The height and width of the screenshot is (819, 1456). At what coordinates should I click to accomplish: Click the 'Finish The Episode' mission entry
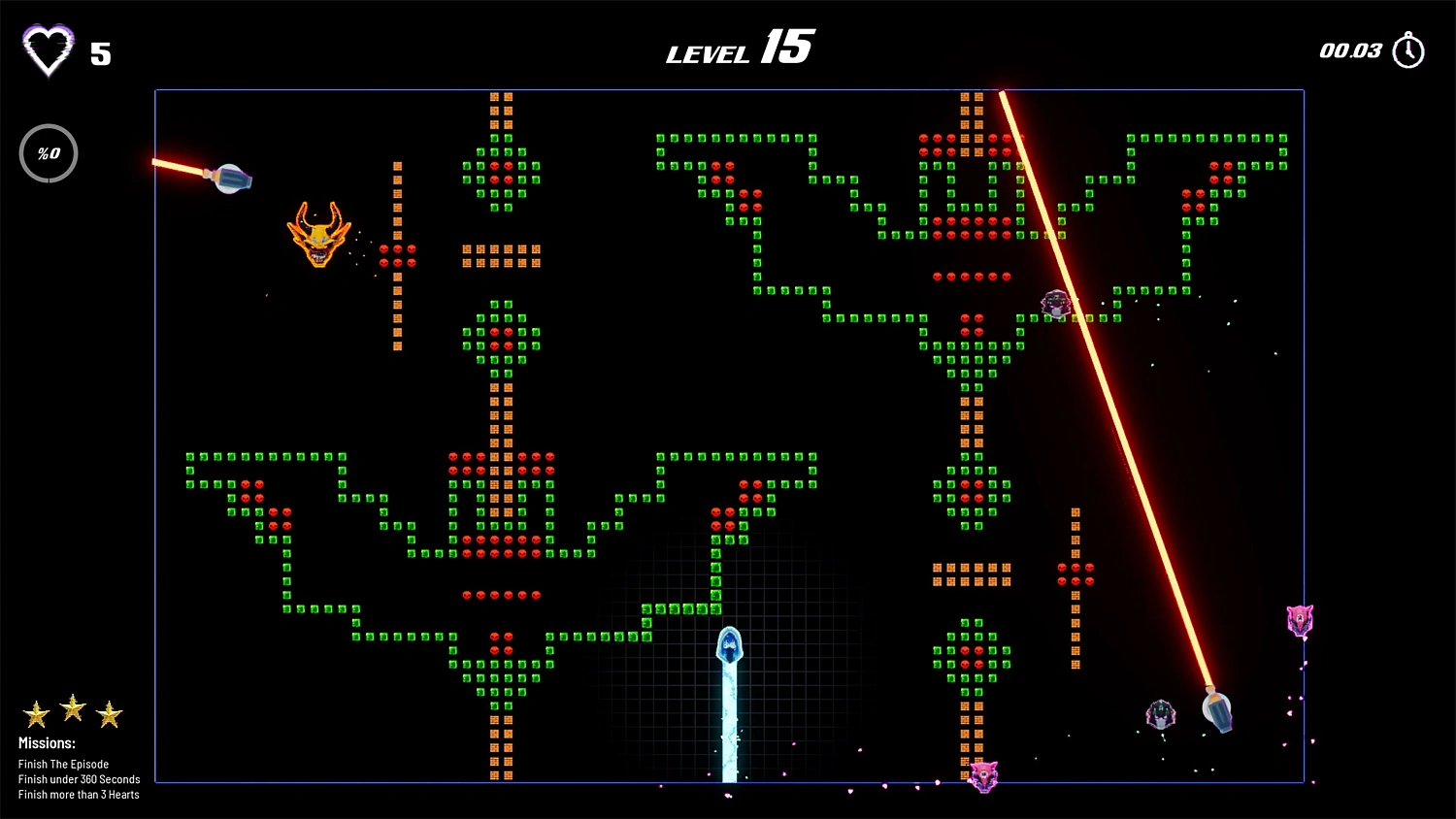coord(63,764)
